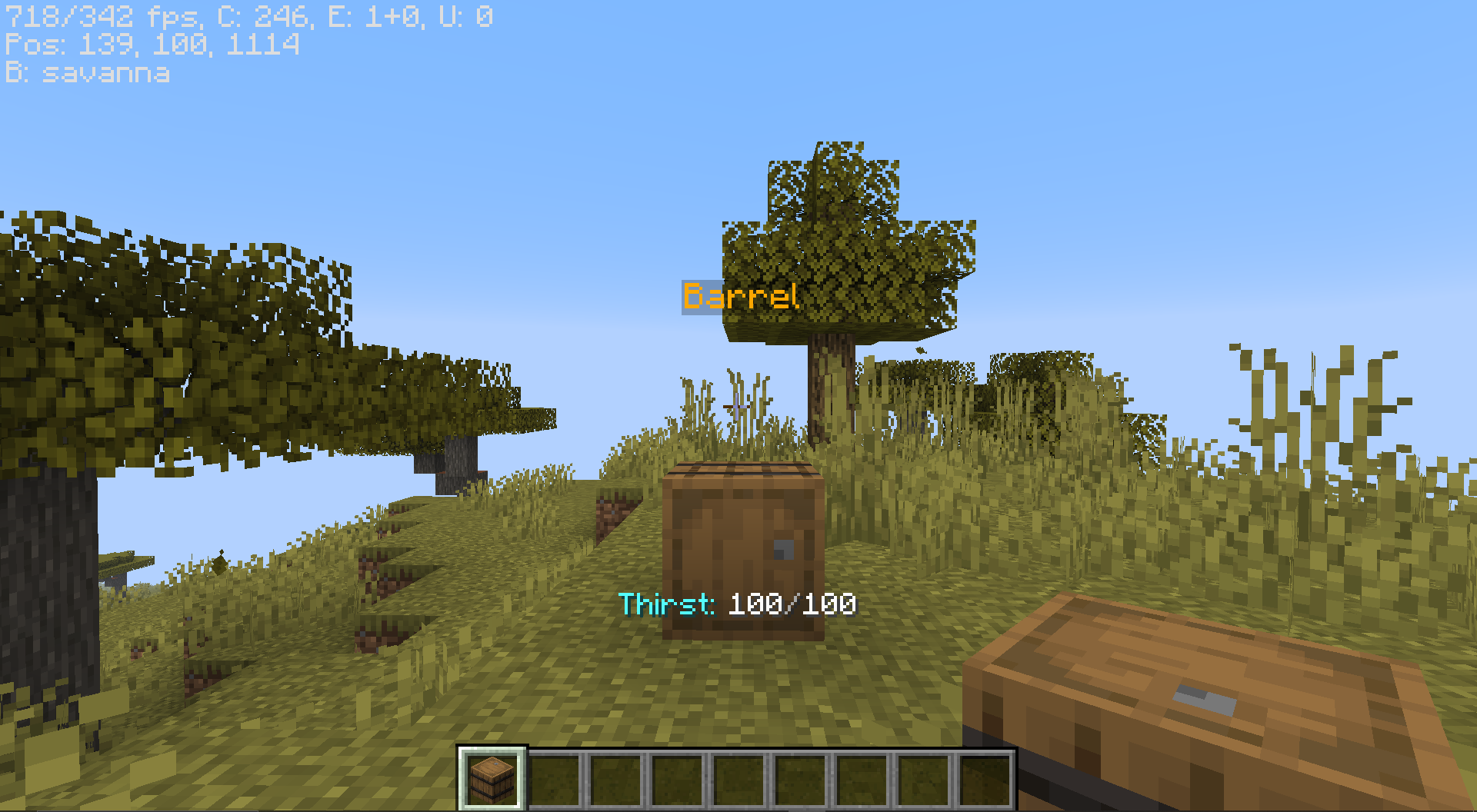Click the Pos coordinates readout
1477x812 pixels.
coord(154,46)
